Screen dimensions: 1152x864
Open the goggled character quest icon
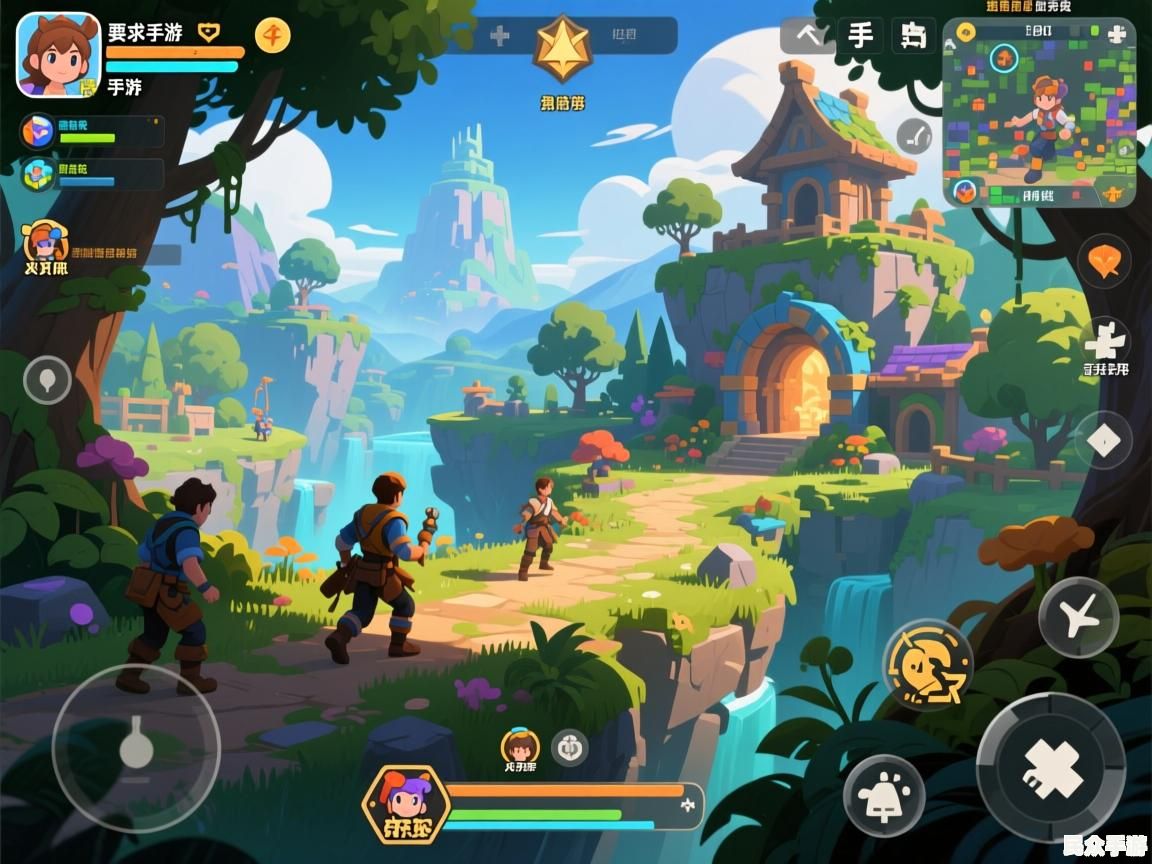[x=45, y=243]
